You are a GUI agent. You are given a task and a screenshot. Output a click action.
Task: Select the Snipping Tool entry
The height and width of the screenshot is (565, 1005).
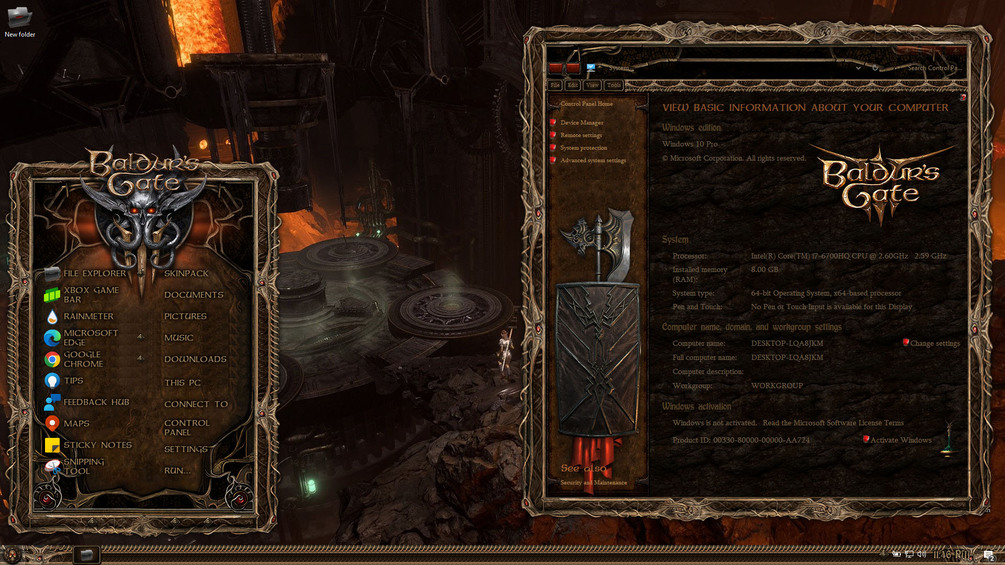pos(83,466)
